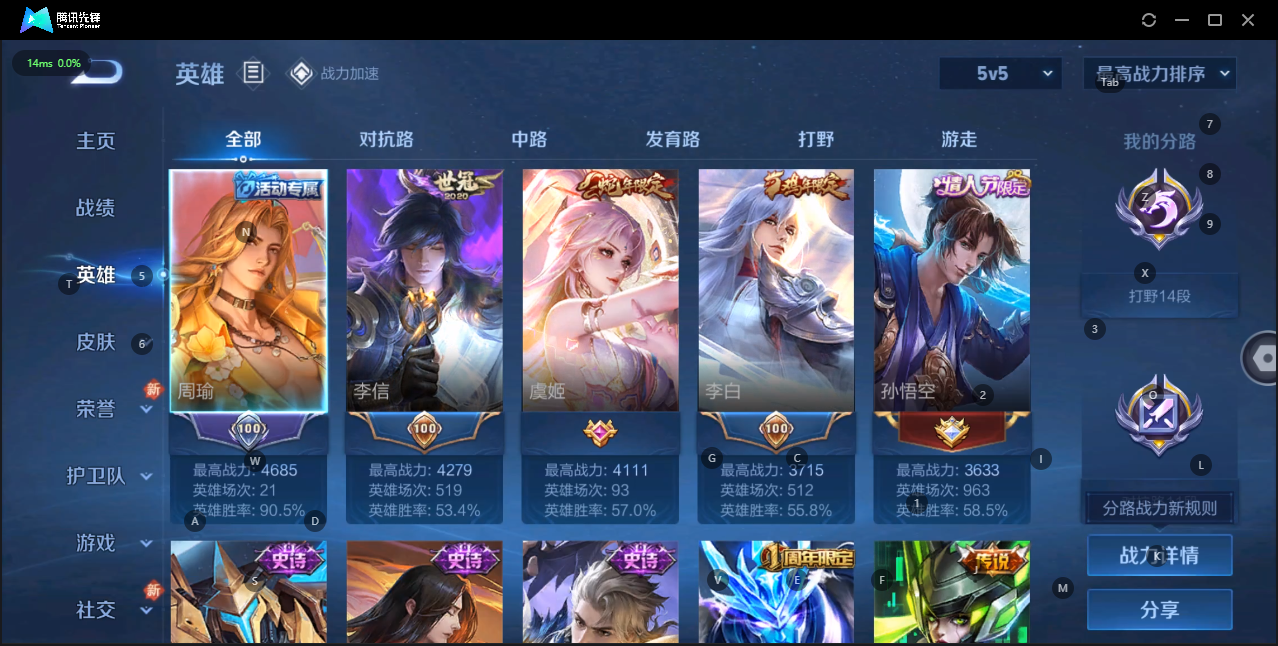Select the 孙悟空 hero card
Image resolution: width=1278 pixels, height=646 pixels.
[952, 290]
